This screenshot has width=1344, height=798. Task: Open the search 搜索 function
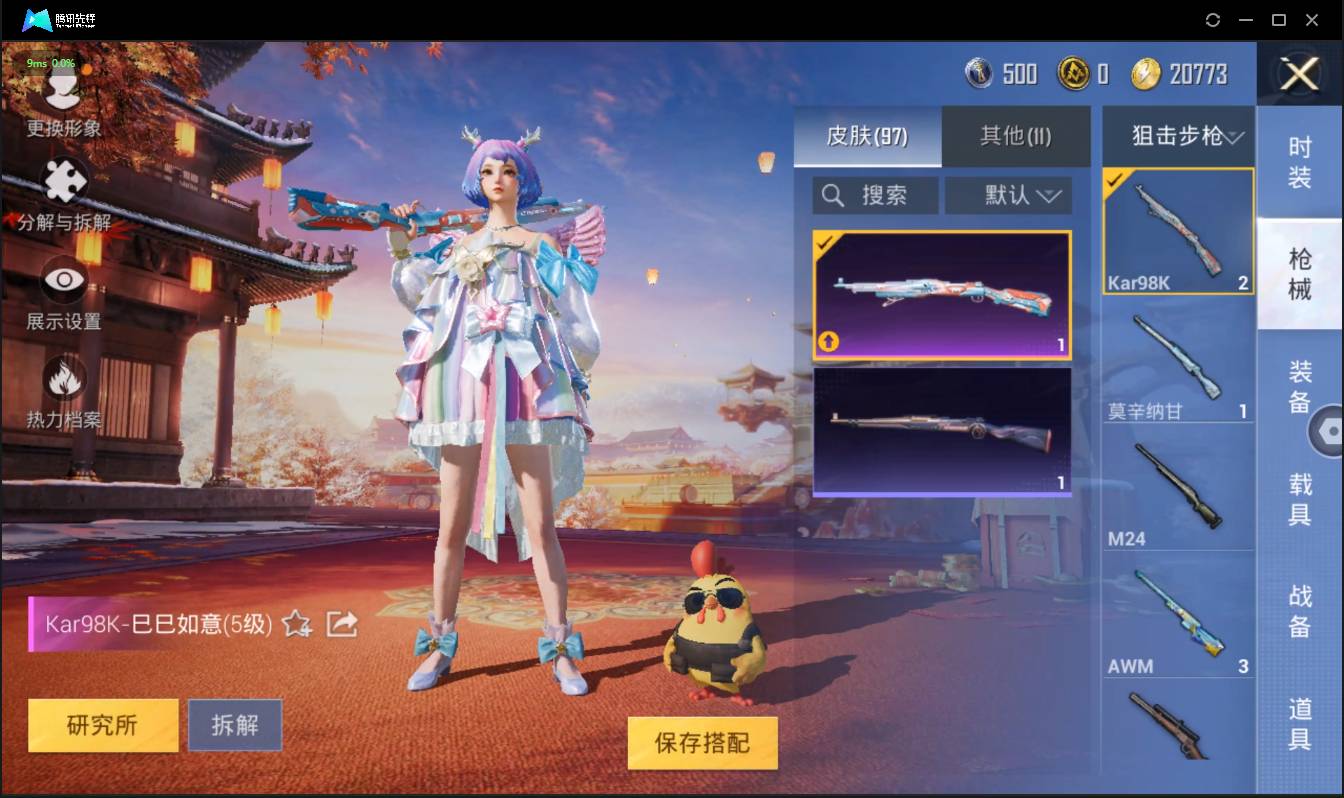click(x=874, y=195)
